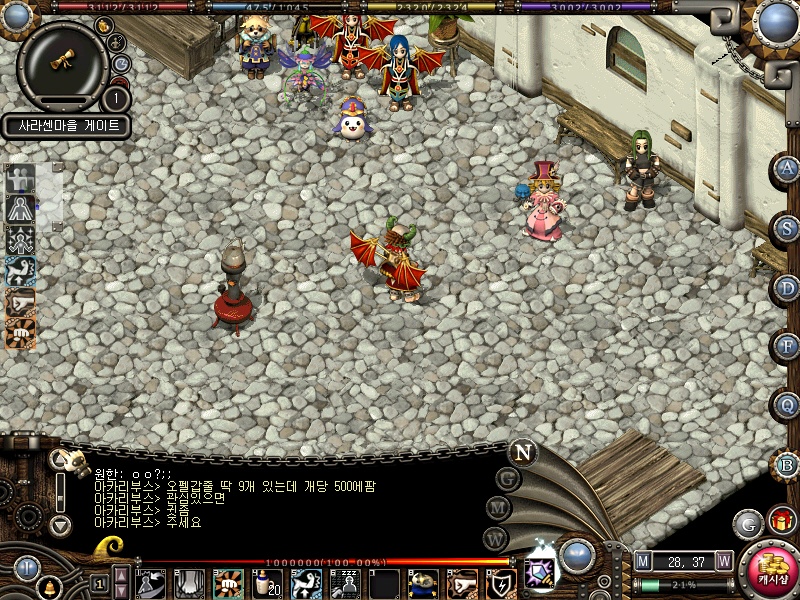
Task: Select the clenched fist hotbar skill
Action: pos(227,583)
